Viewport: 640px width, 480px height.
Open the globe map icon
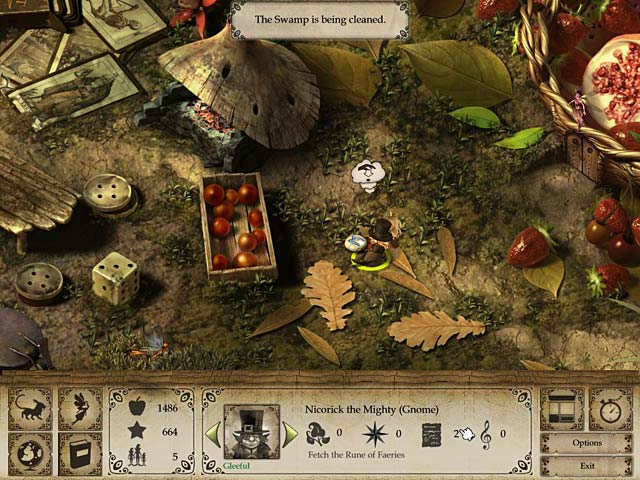coord(30,453)
